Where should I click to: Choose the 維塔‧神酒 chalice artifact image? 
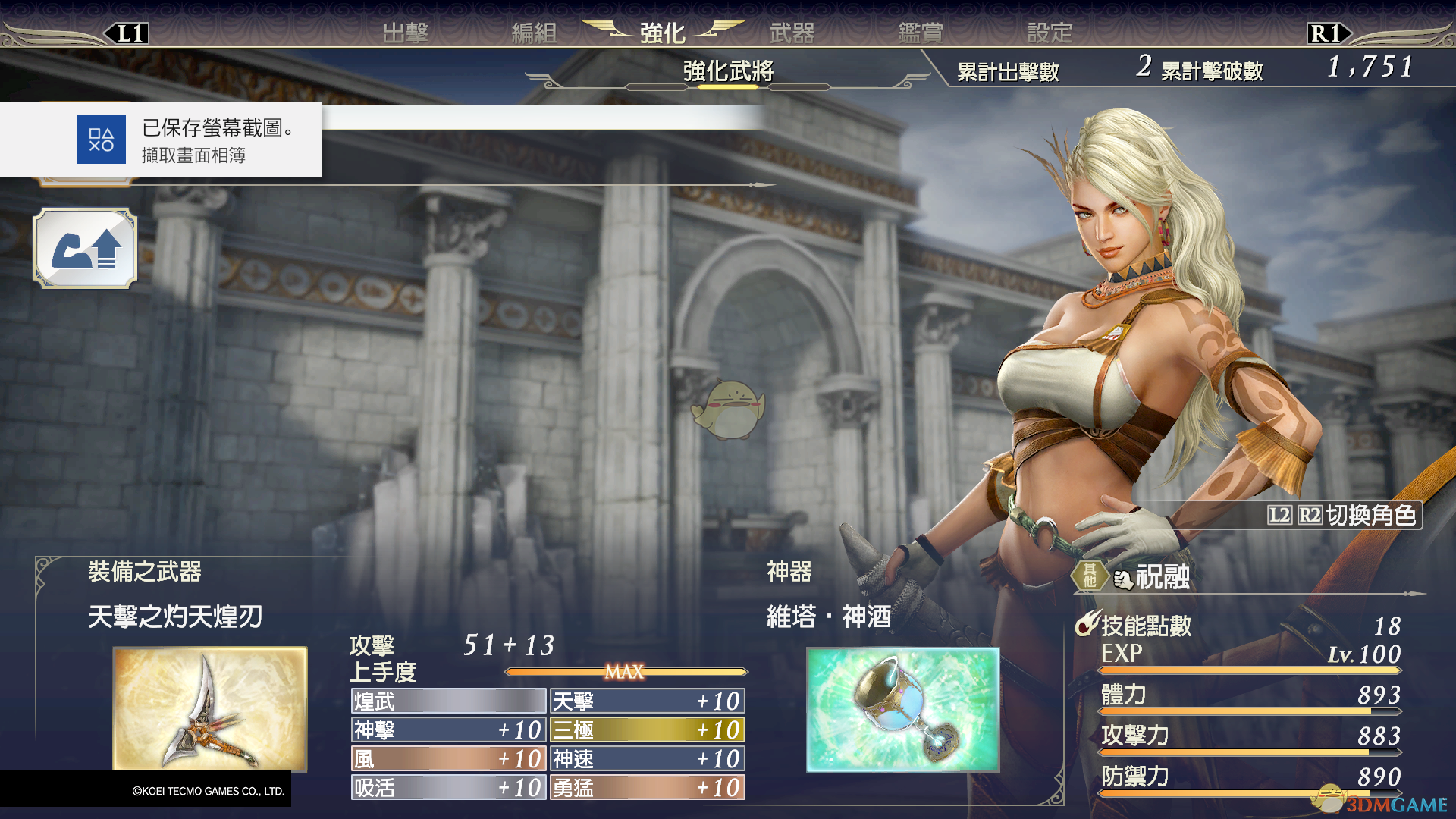pyautogui.click(x=902, y=709)
